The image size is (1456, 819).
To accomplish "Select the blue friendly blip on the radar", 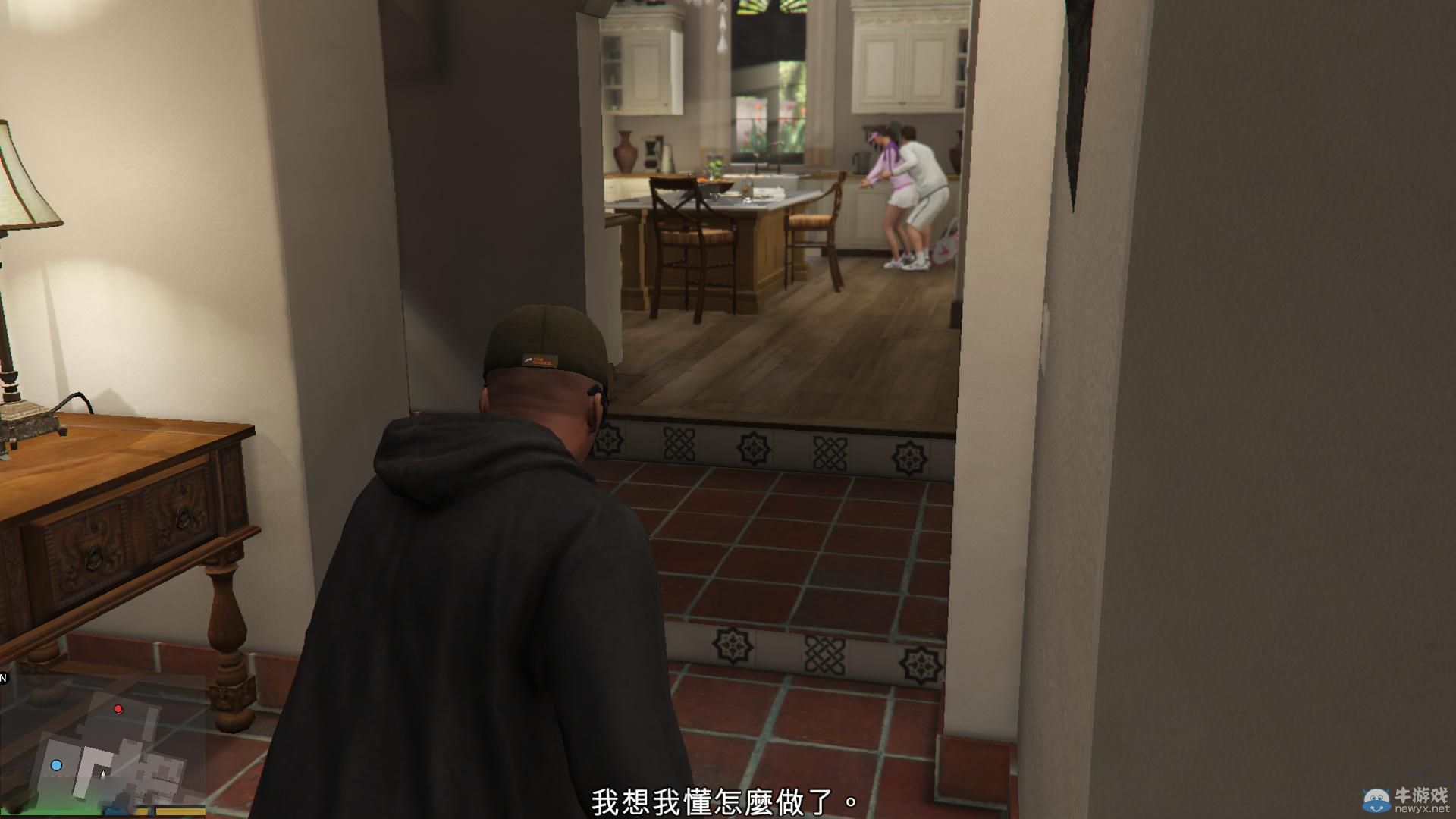I will click(56, 766).
